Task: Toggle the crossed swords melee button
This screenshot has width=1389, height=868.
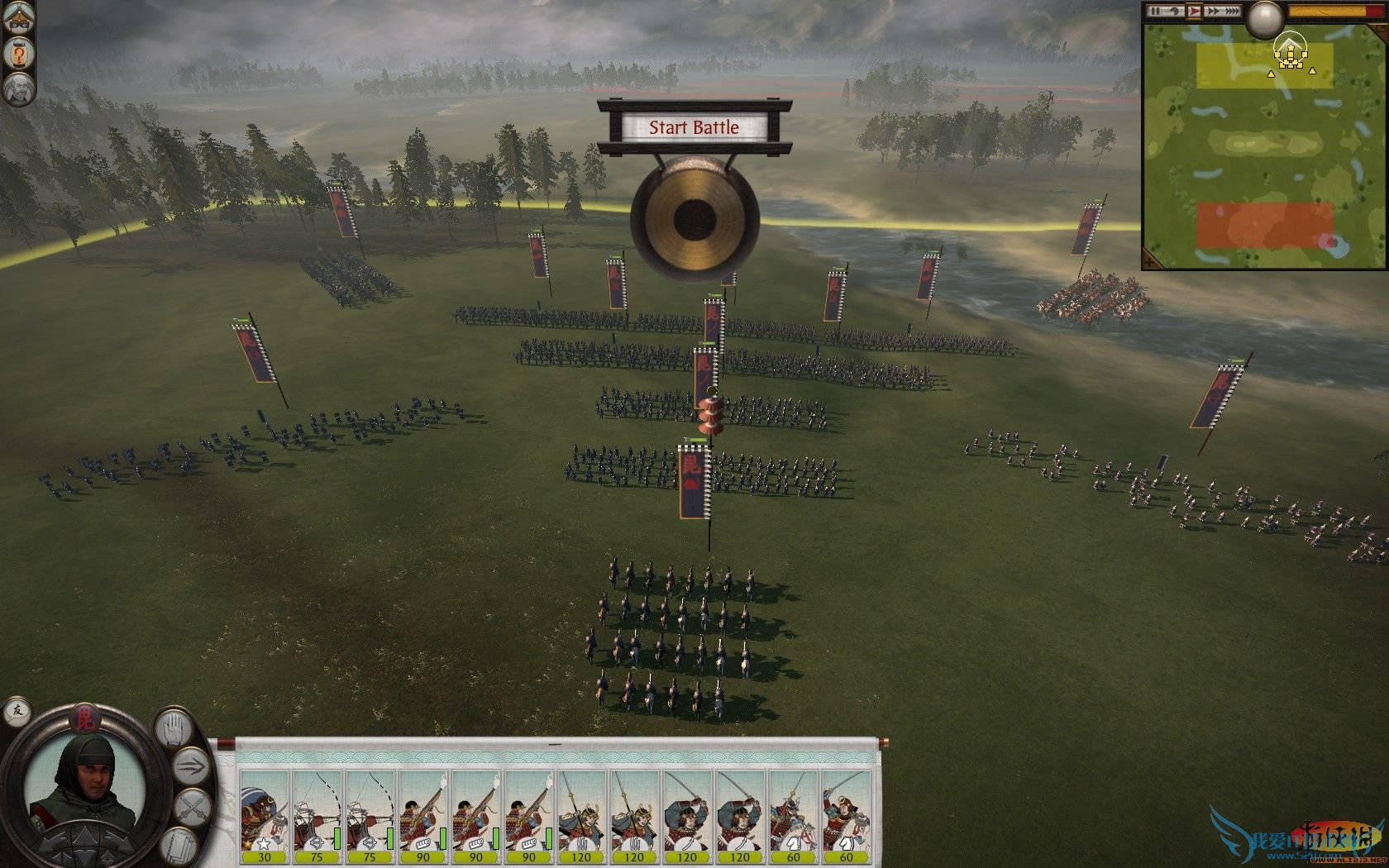Action: (x=192, y=808)
